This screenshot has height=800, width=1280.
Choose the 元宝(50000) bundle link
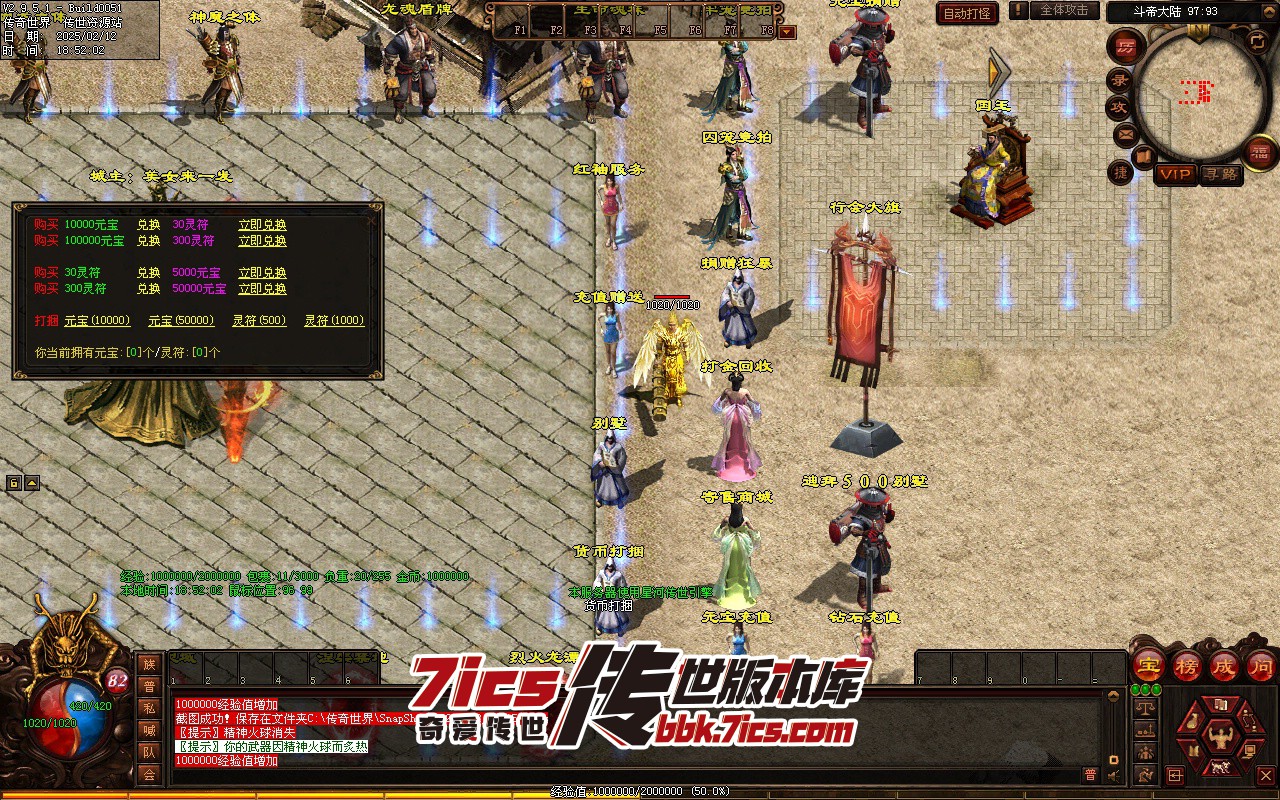coord(181,321)
